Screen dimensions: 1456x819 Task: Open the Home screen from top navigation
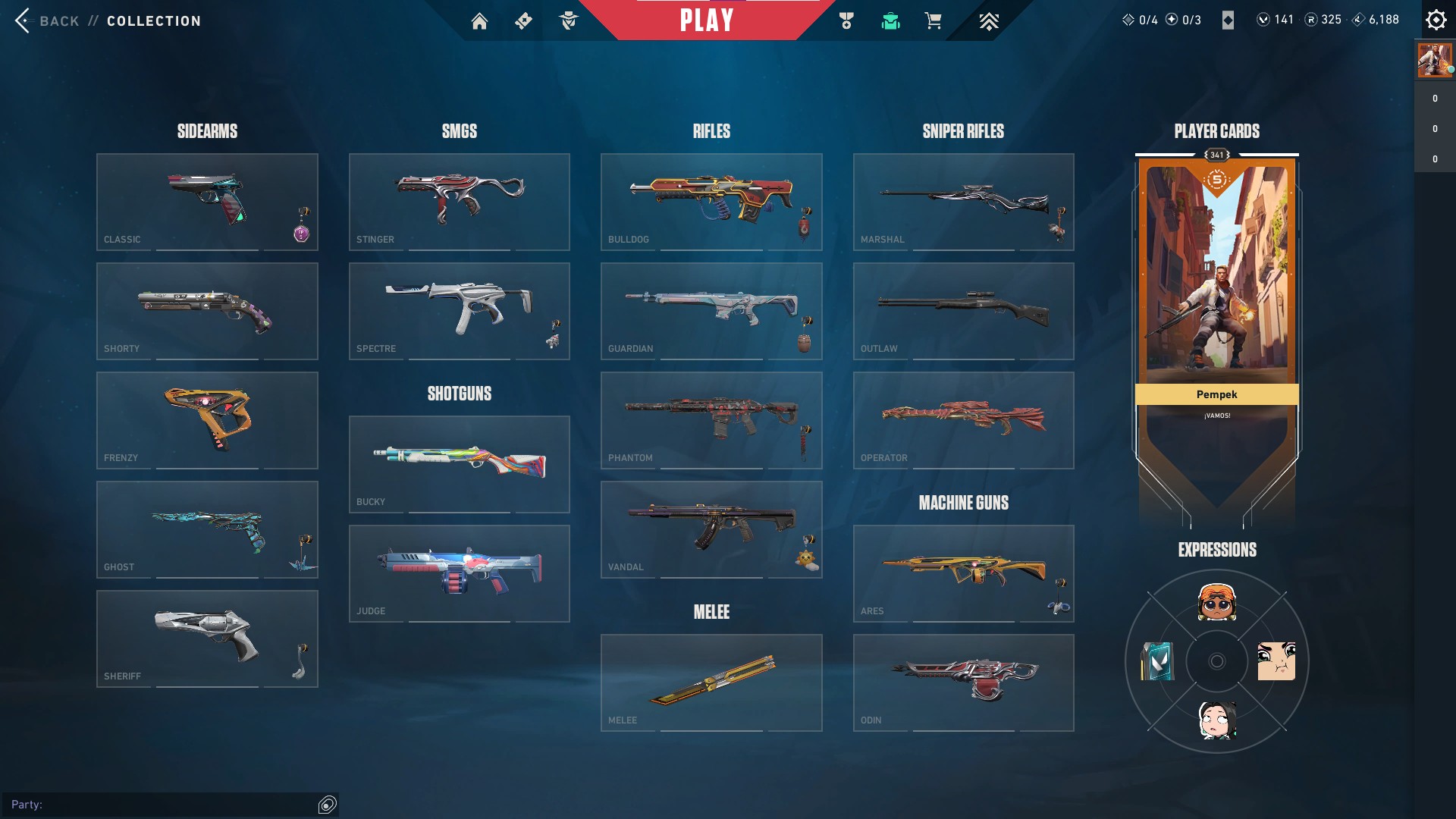480,20
